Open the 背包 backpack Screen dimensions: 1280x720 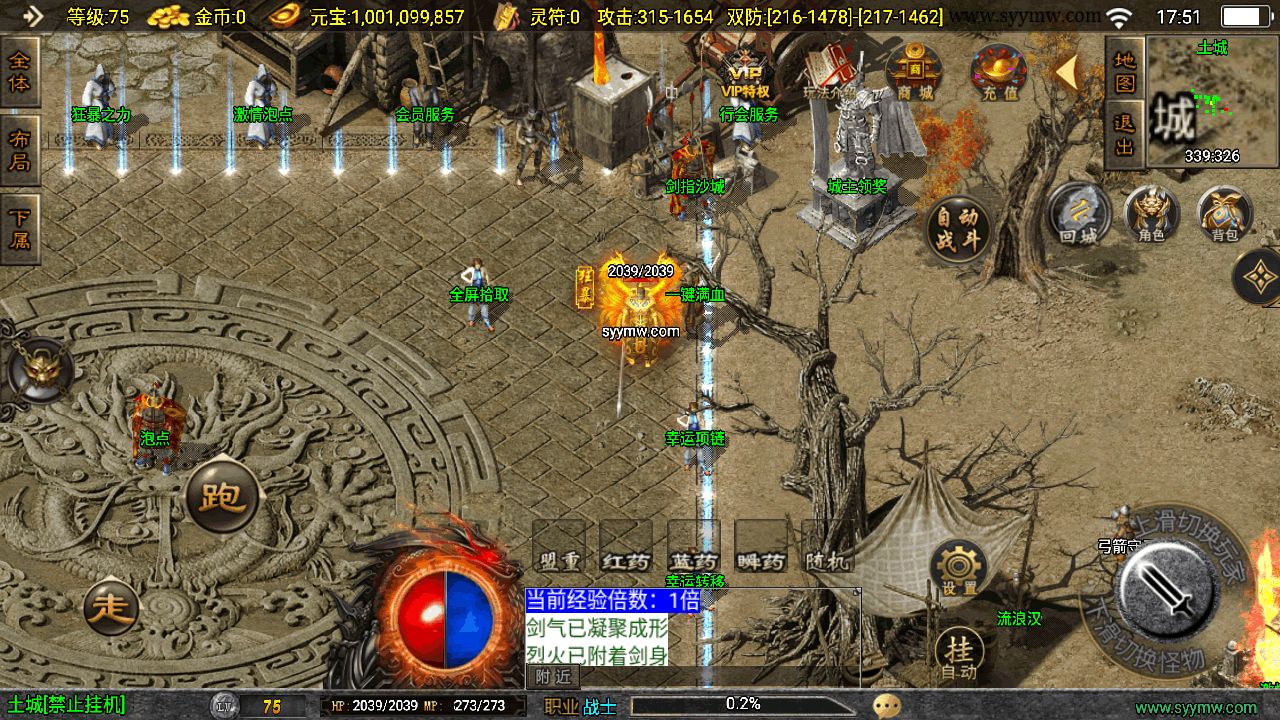[1224, 213]
